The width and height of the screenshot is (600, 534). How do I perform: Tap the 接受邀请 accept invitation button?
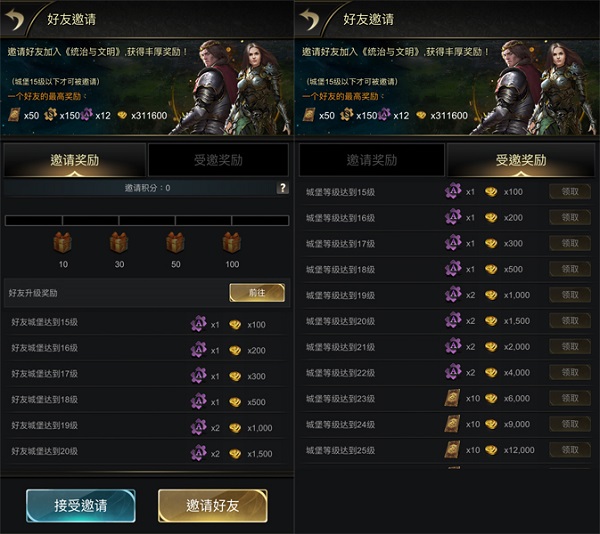click(x=81, y=506)
